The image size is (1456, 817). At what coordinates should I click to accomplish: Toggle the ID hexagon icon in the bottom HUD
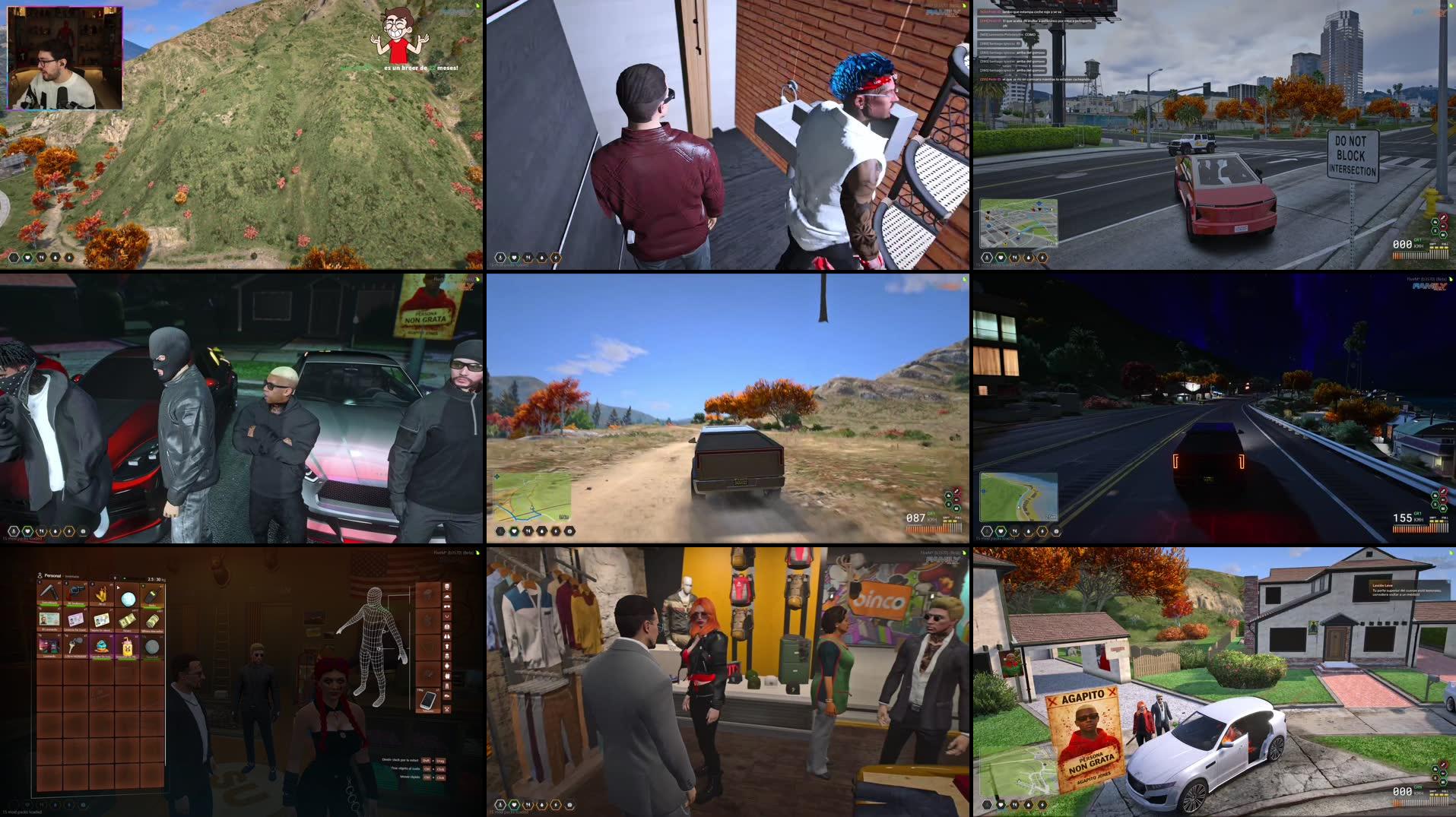(500, 806)
